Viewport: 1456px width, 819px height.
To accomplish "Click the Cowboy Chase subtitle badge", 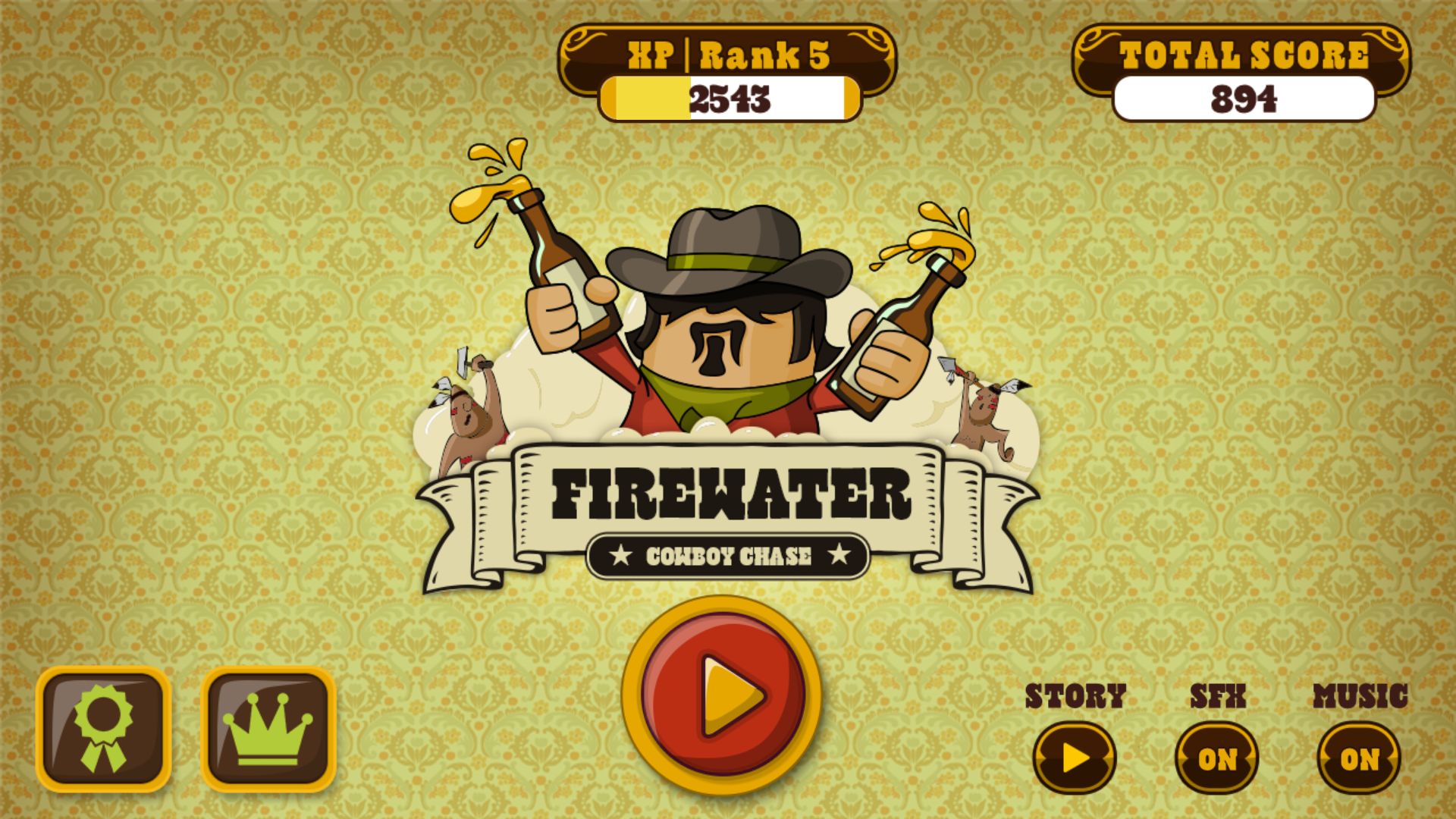I will pyautogui.click(x=728, y=554).
